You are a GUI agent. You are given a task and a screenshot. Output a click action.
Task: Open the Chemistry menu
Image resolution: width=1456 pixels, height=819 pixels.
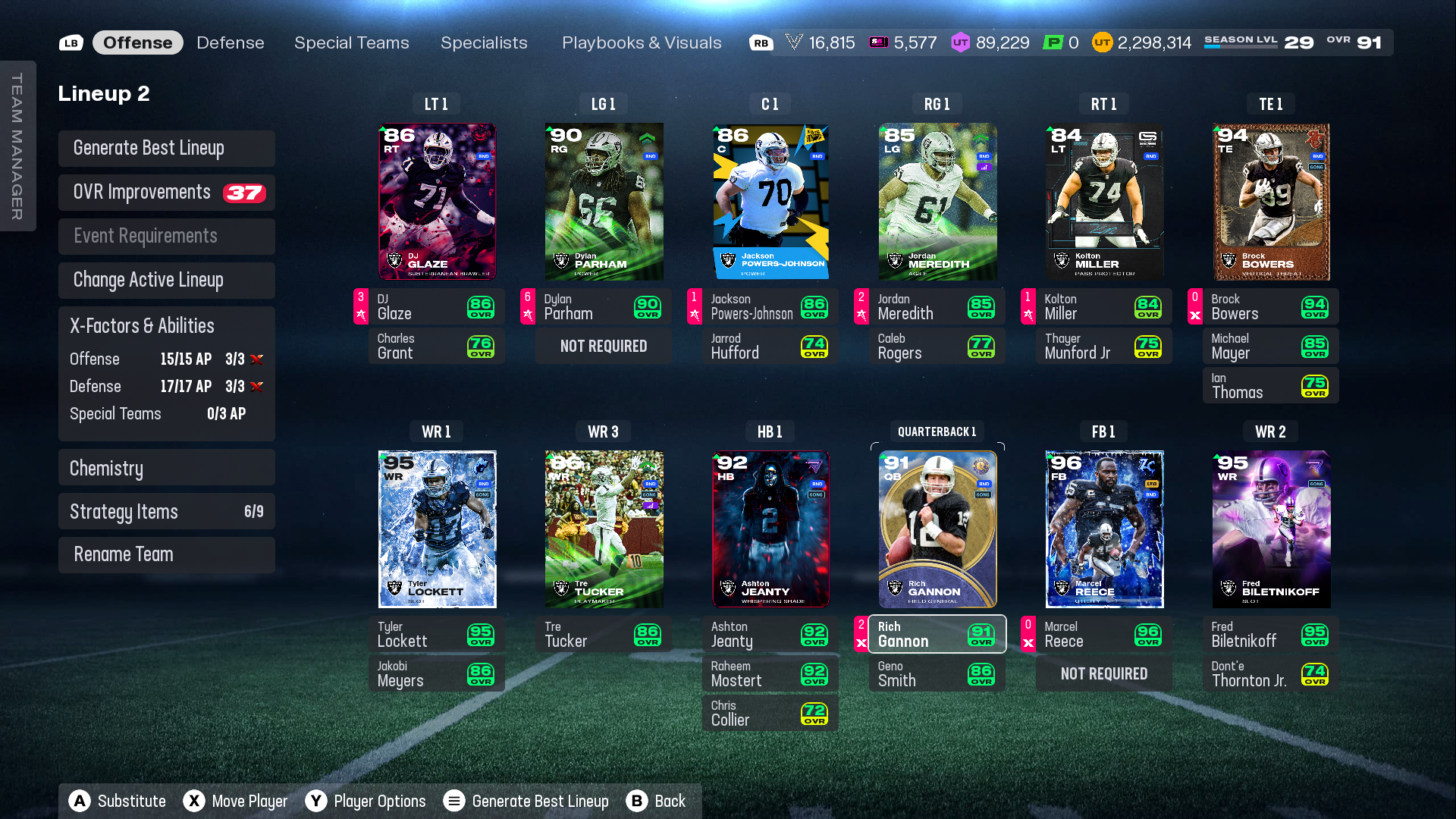tap(167, 468)
